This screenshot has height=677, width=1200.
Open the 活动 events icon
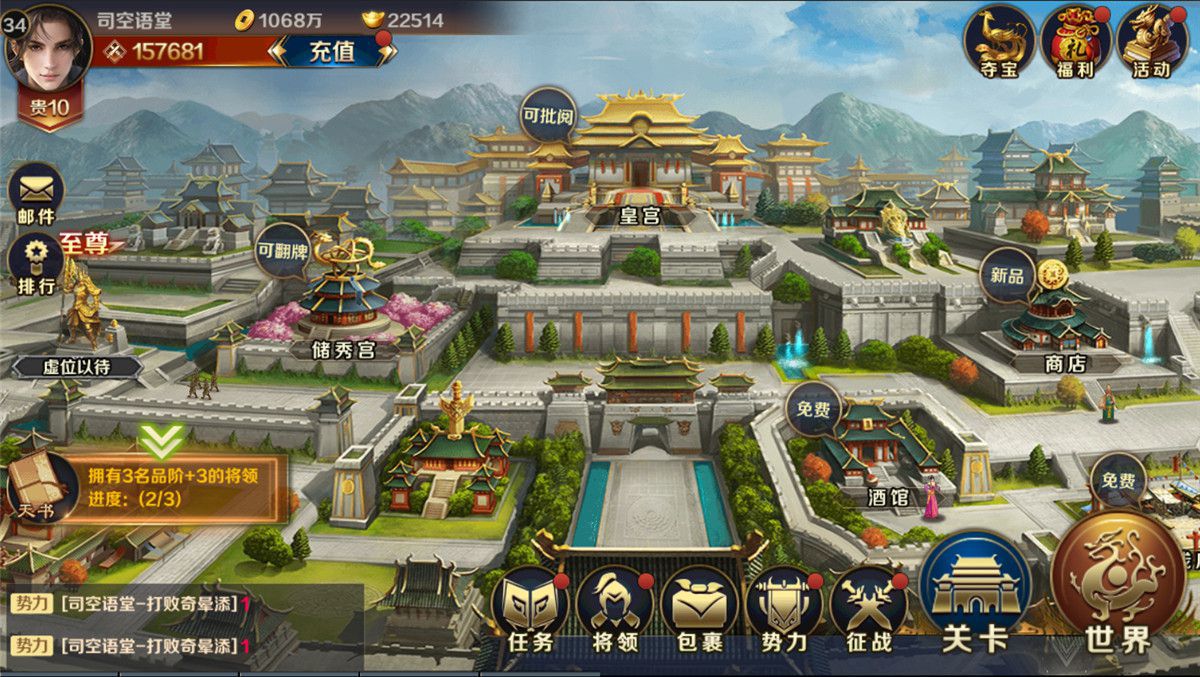(x=1151, y=42)
